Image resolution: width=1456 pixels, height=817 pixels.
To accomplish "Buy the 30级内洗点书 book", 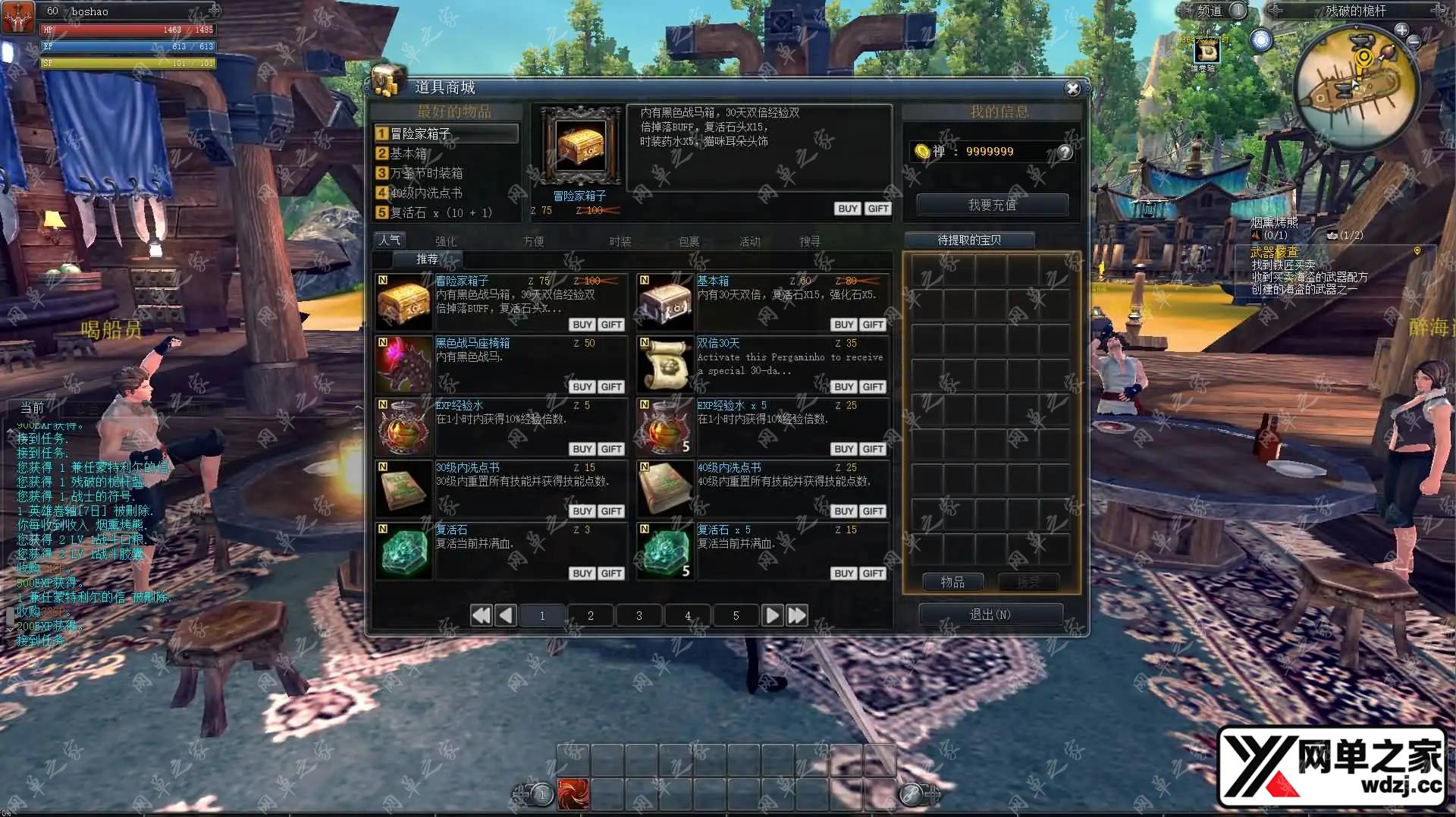I will tap(582, 511).
